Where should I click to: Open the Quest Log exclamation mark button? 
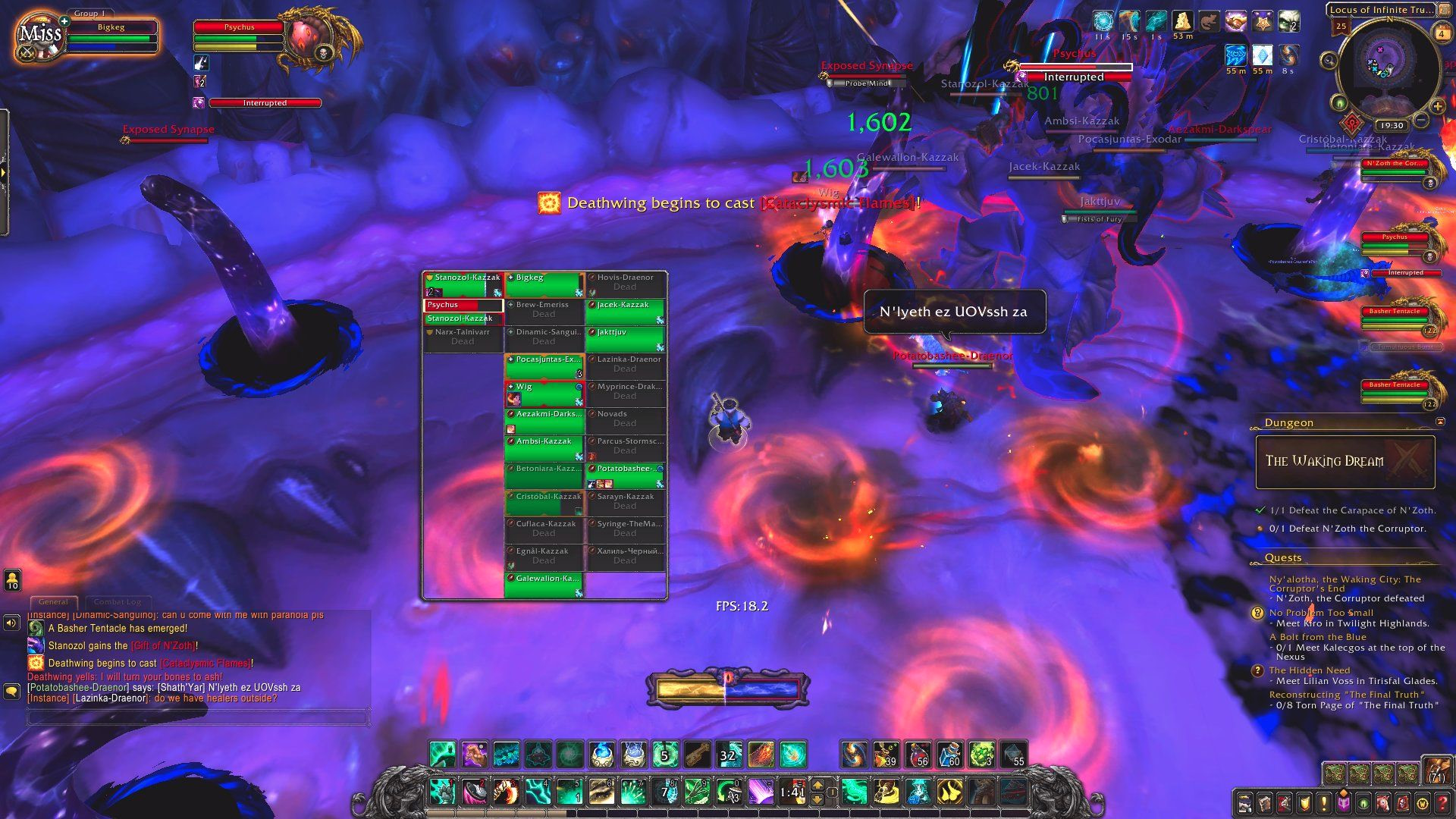[1324, 803]
